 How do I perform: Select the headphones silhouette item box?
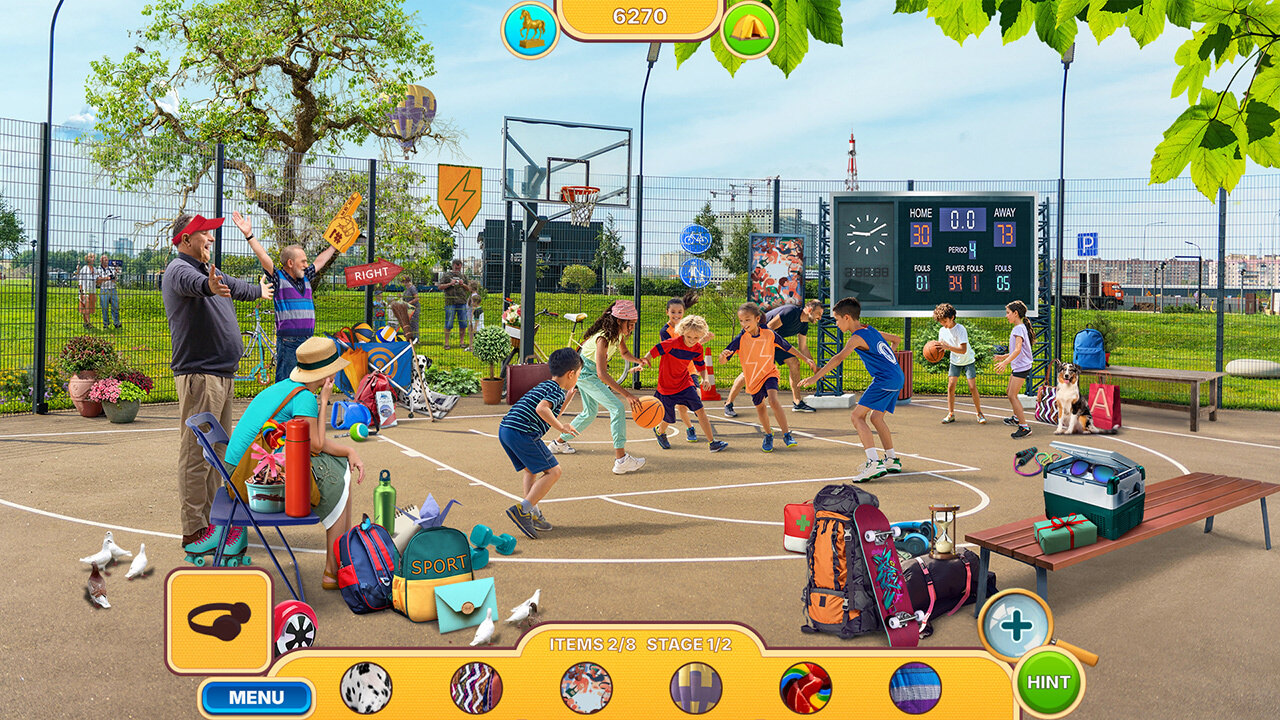tap(219, 621)
